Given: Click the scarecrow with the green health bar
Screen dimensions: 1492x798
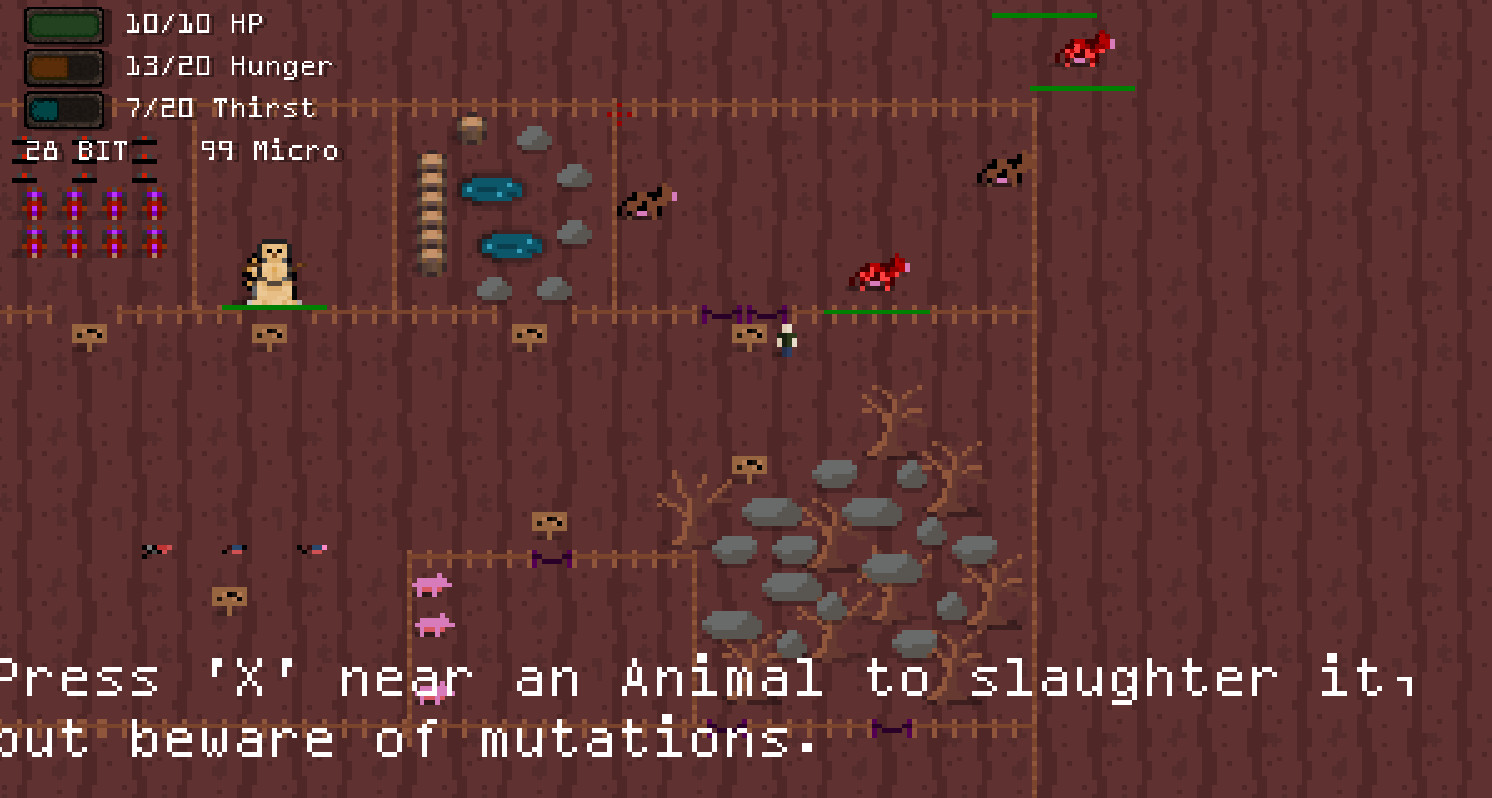Looking at the screenshot, I should pyautogui.click(x=272, y=268).
